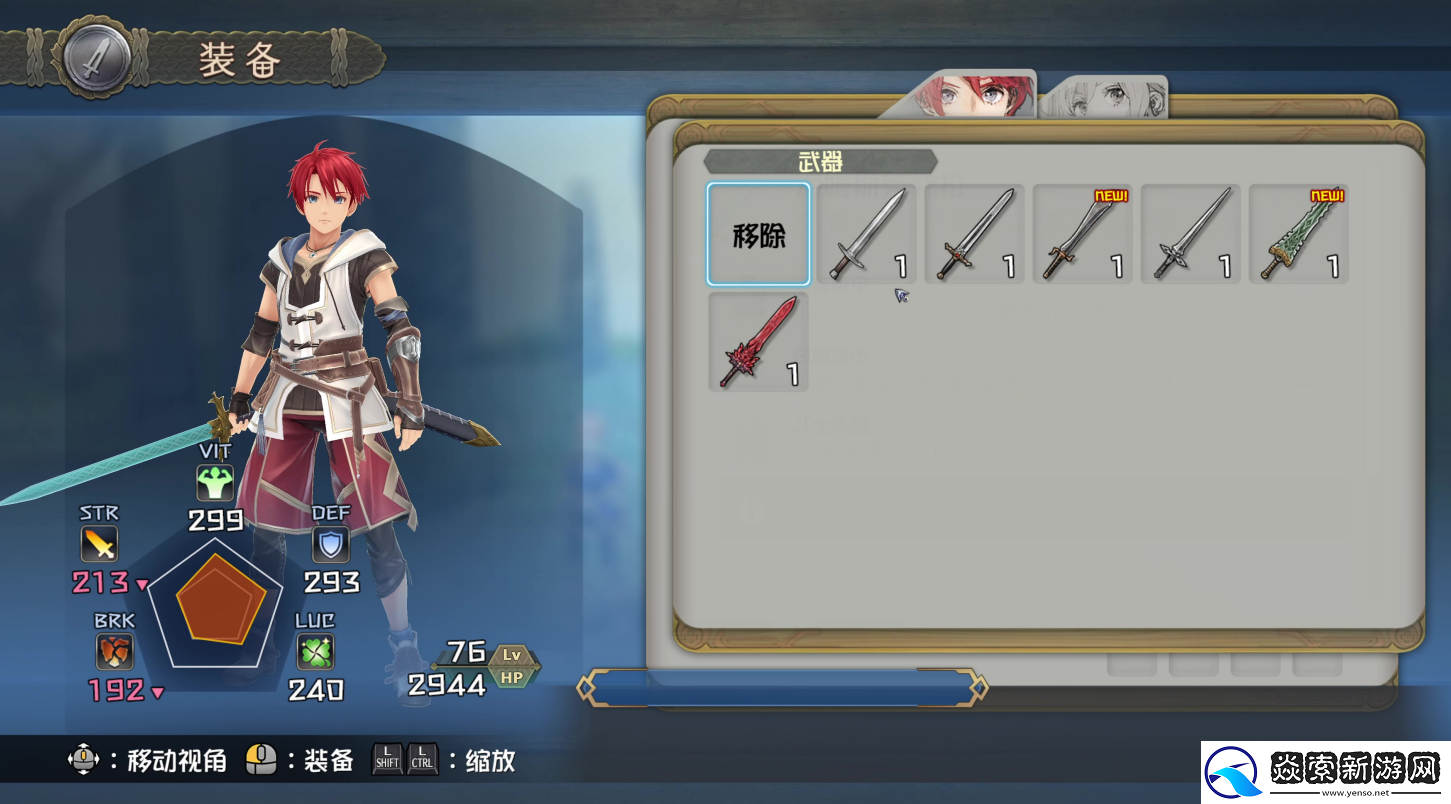Click the yenso.net watermark logo
Screen dimensions: 1451x804
pos(1326,772)
